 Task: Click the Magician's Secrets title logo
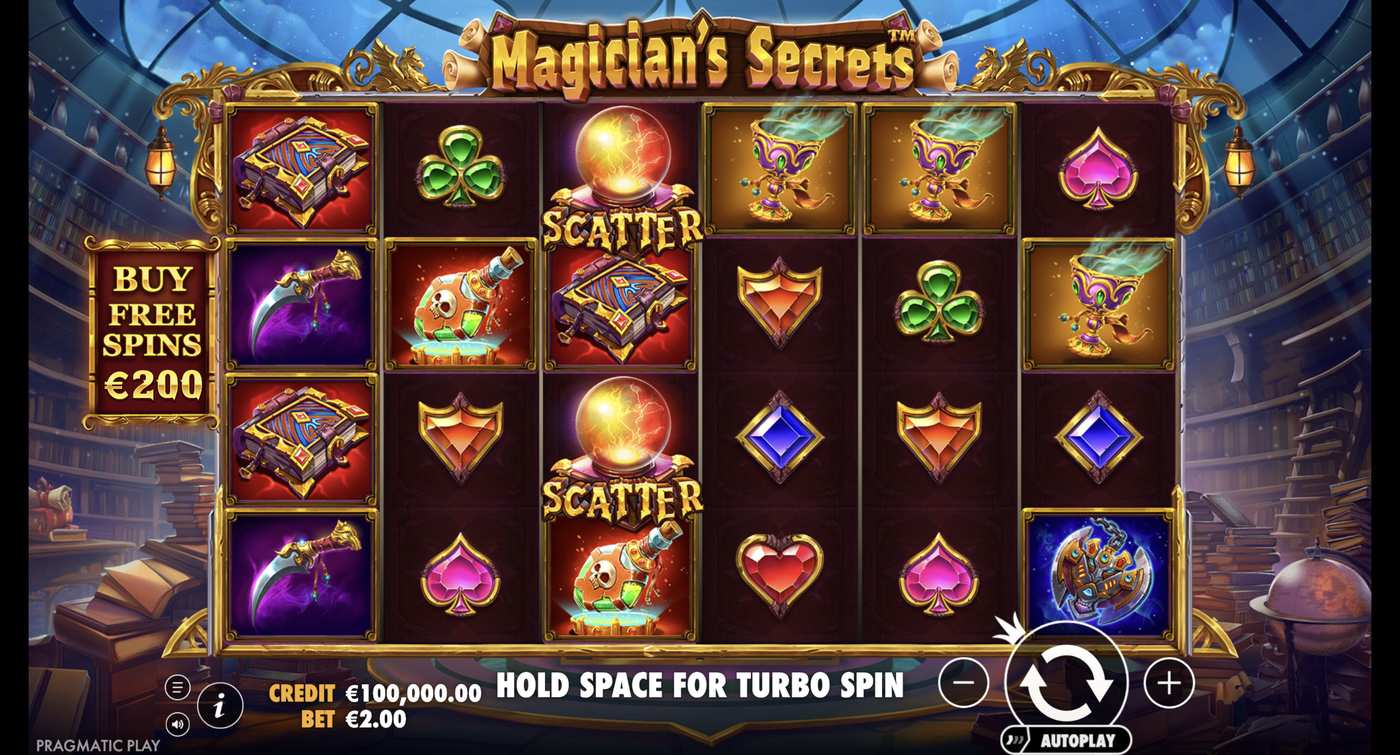coord(700,55)
